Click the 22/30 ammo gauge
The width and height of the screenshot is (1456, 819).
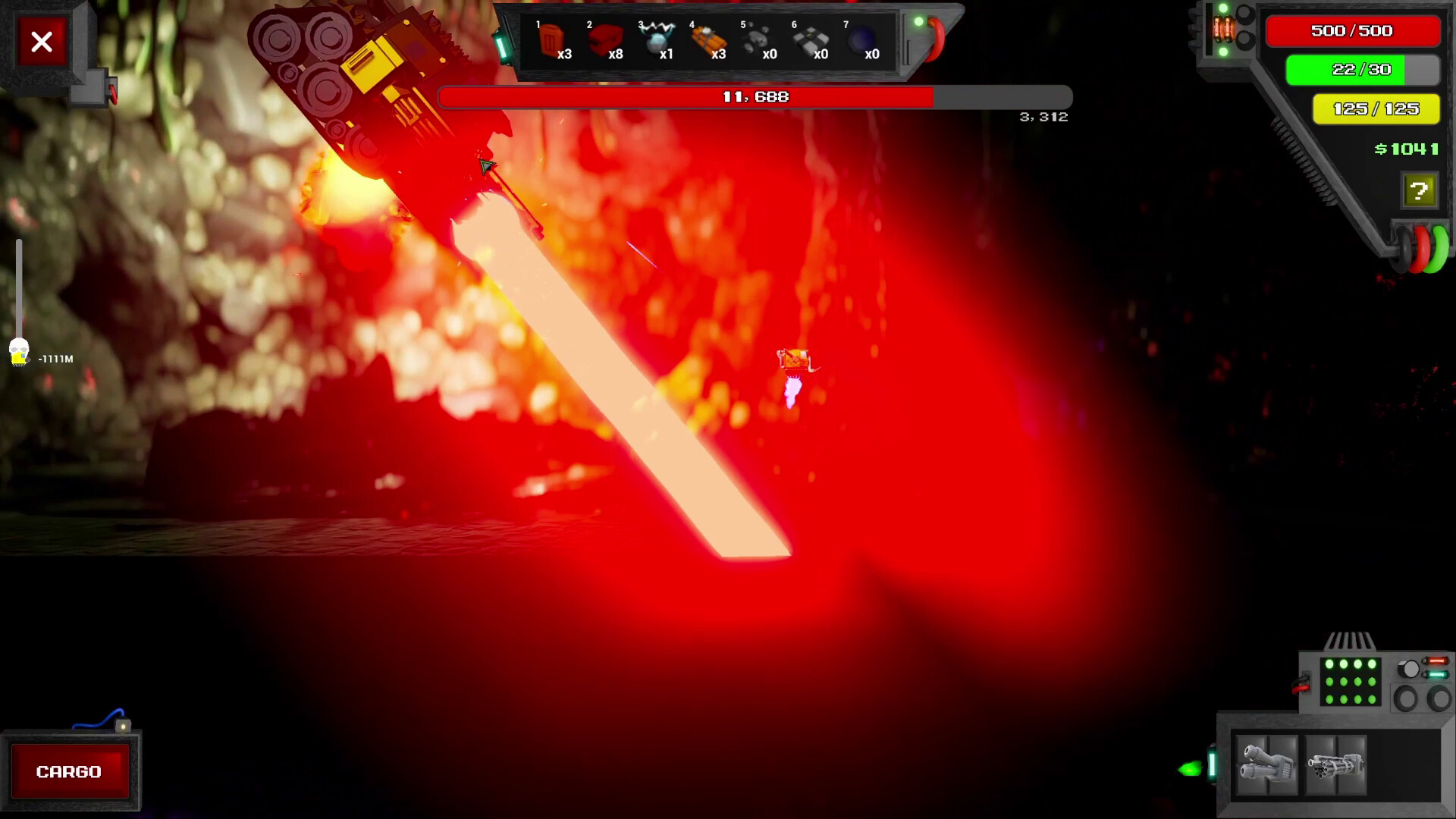click(1361, 69)
